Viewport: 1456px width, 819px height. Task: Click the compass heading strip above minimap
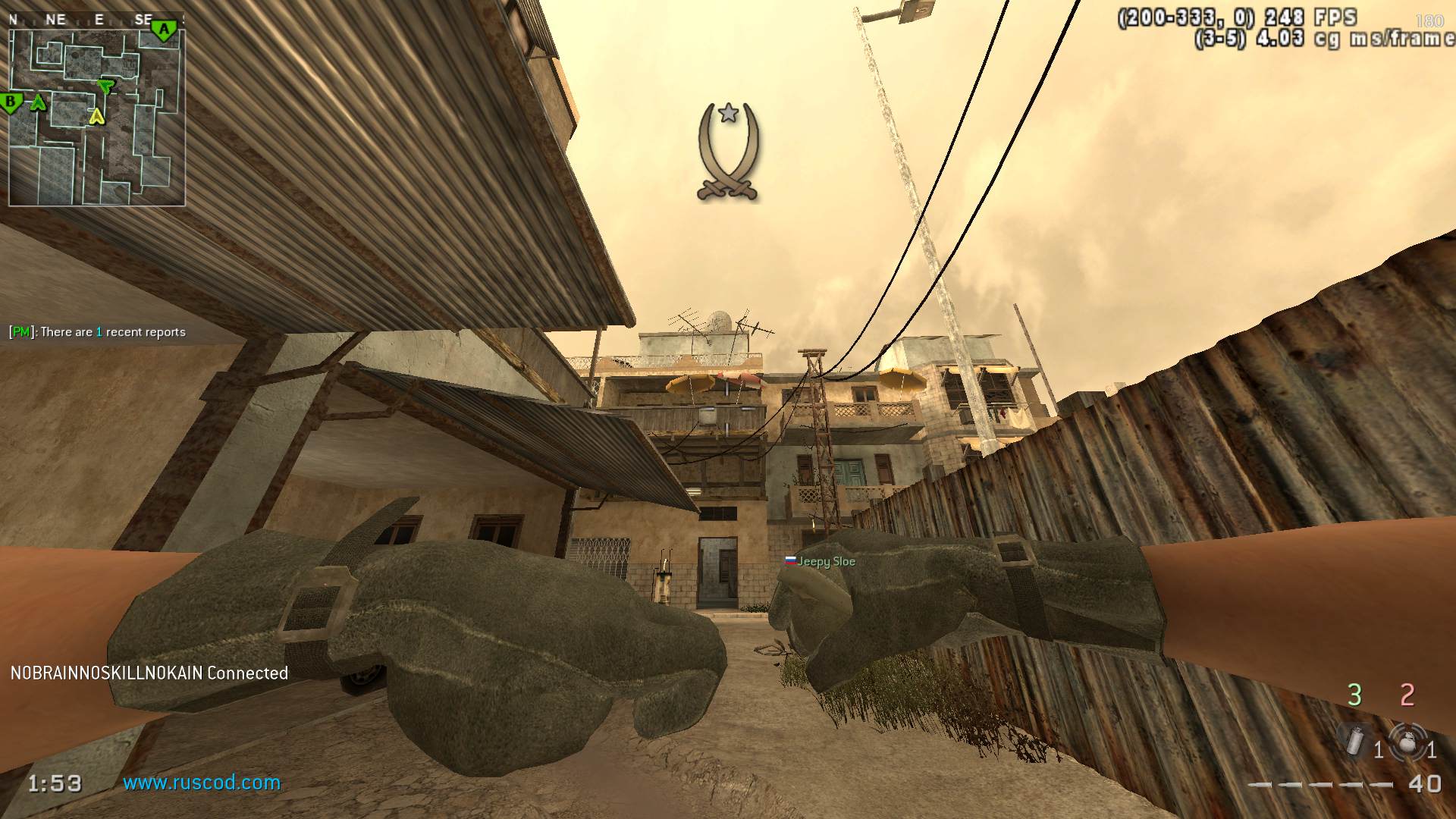(x=96, y=20)
